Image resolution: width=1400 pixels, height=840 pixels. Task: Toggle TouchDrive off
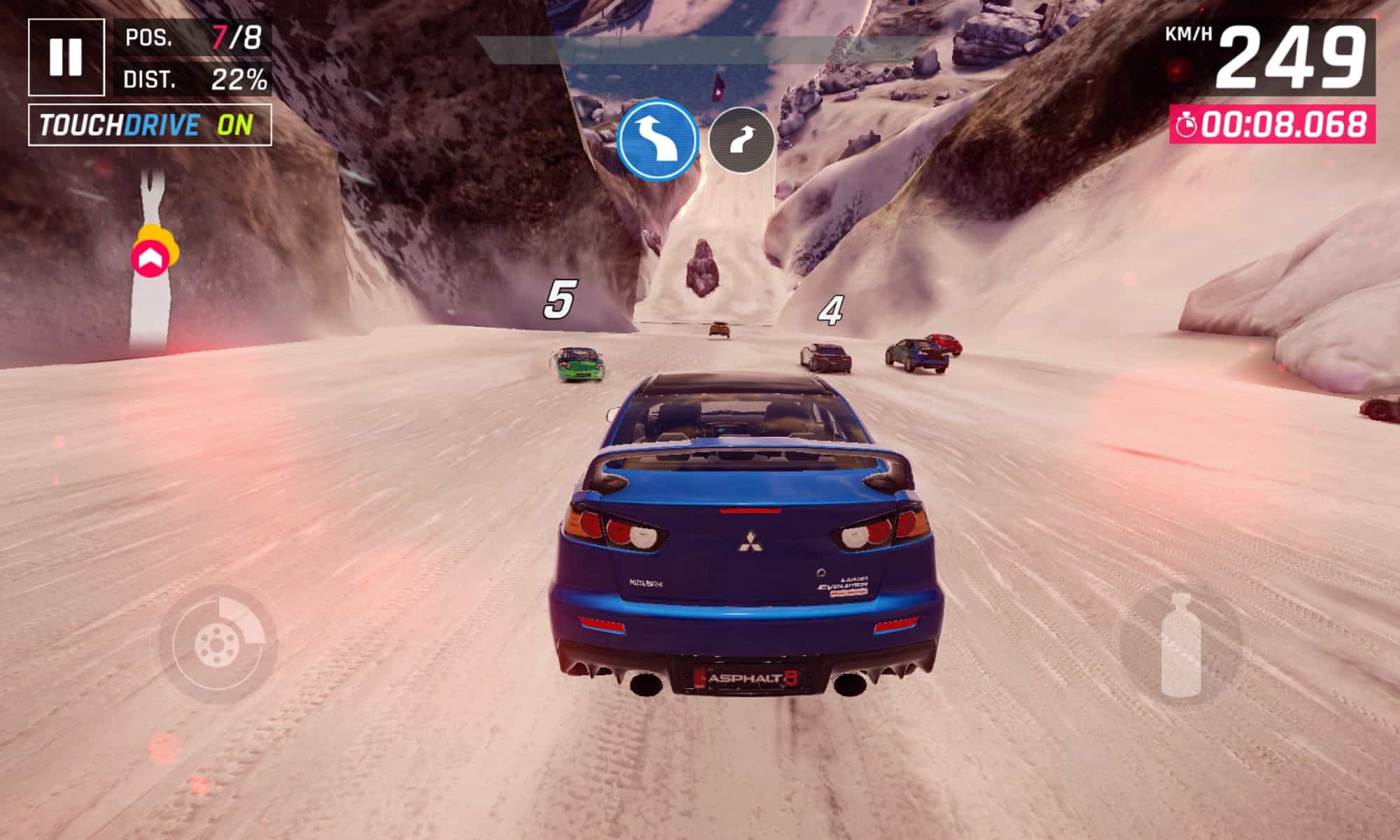coord(150,125)
